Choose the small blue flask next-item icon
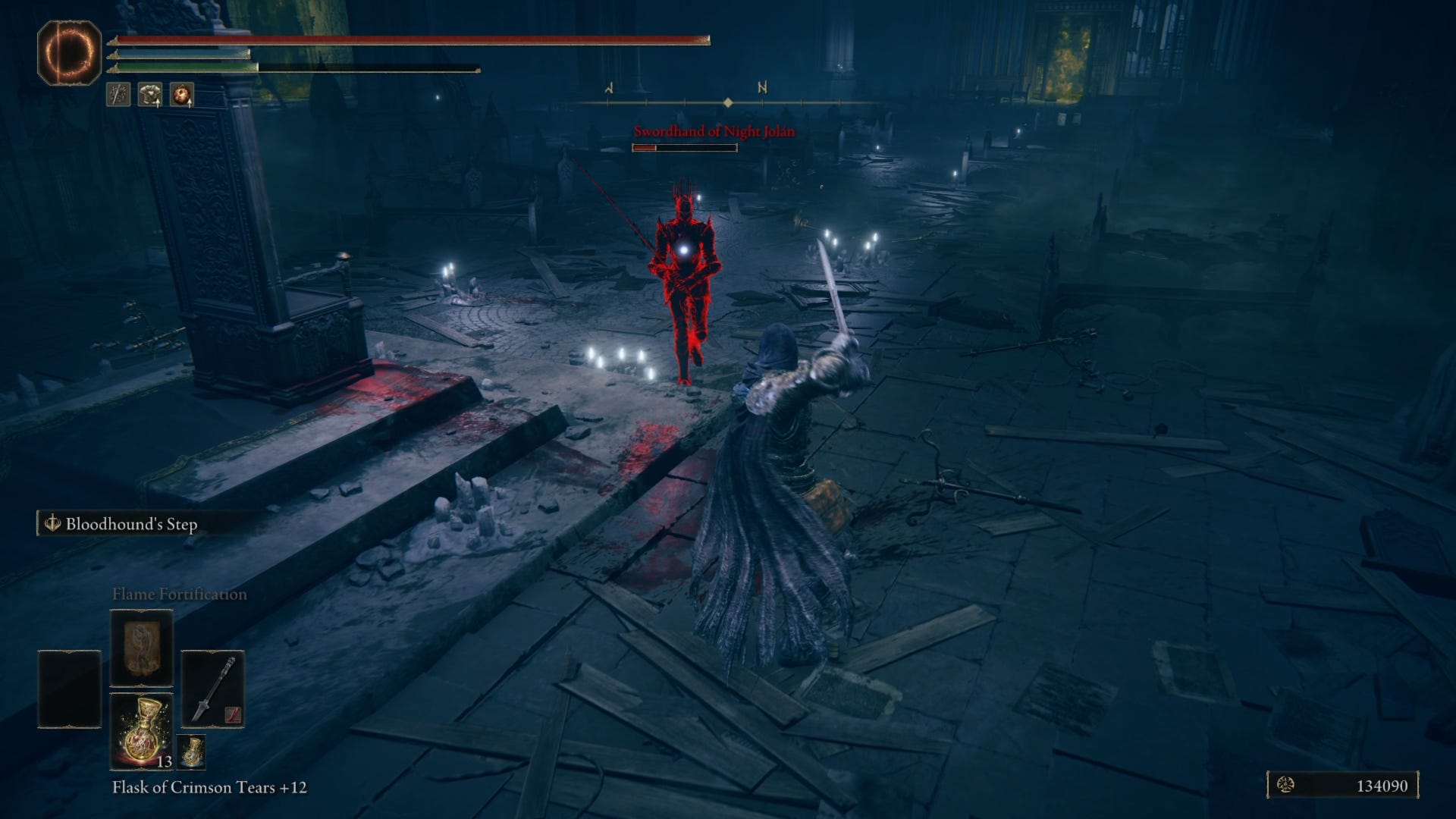 [192, 752]
